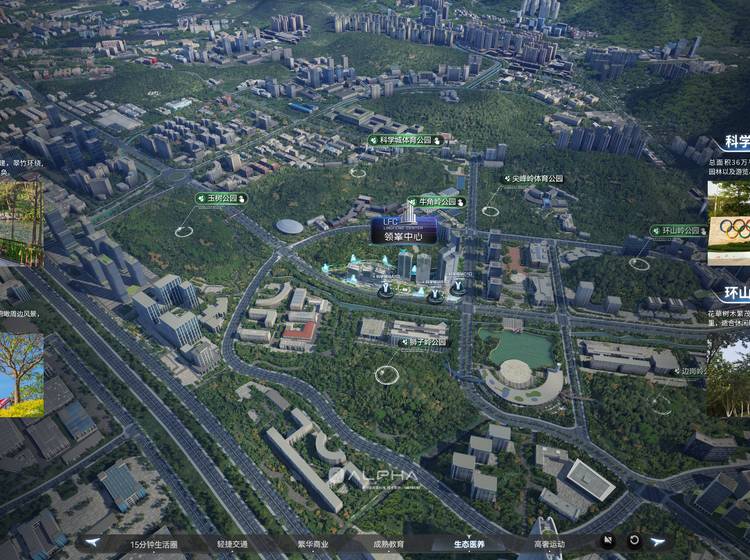750x560 pixels.
Task: View the yellow tree photo thumbnail
Action: tap(21, 375)
